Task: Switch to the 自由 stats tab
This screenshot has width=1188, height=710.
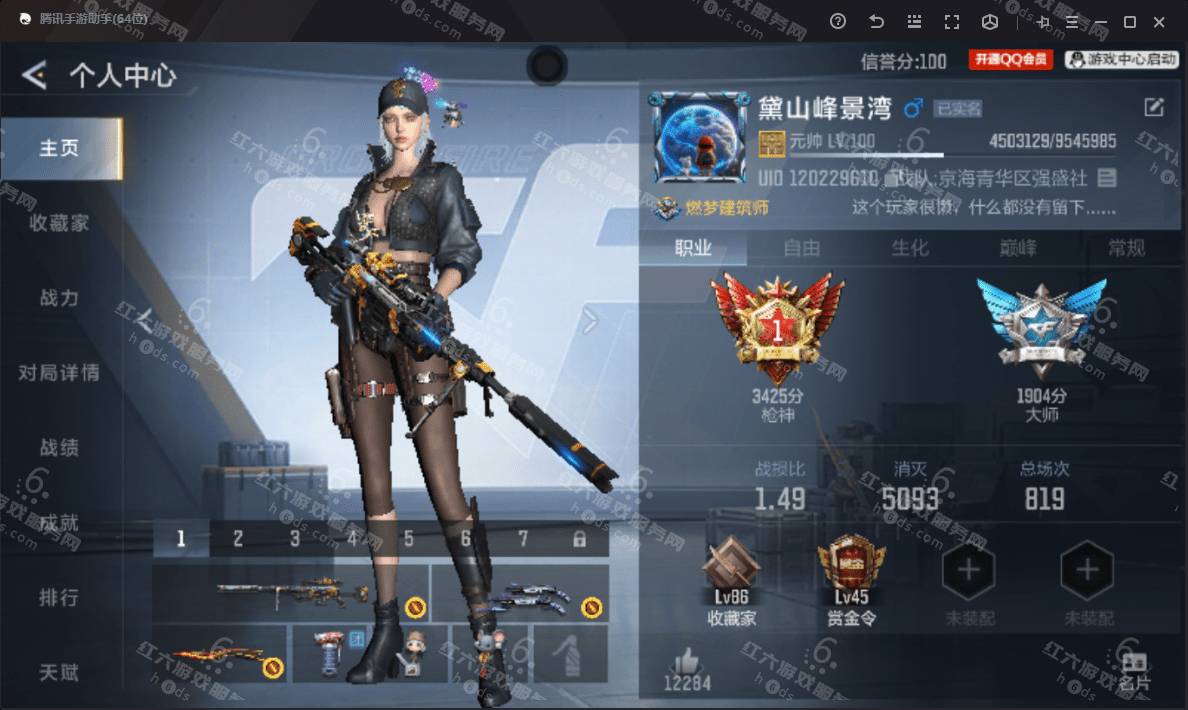Action: [802, 248]
